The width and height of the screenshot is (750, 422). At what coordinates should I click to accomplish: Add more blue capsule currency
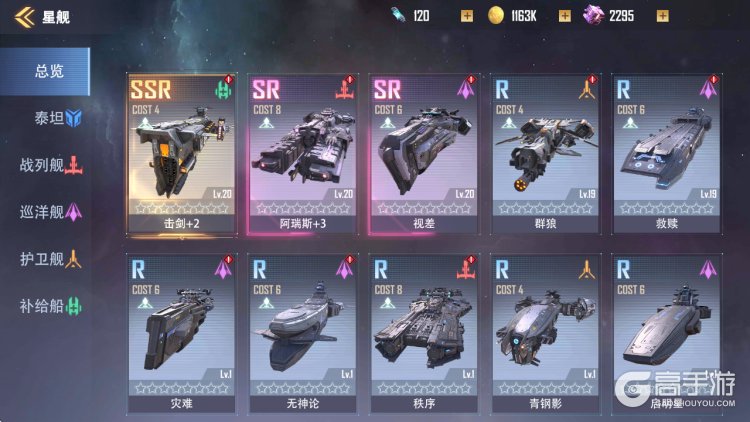pyautogui.click(x=466, y=16)
